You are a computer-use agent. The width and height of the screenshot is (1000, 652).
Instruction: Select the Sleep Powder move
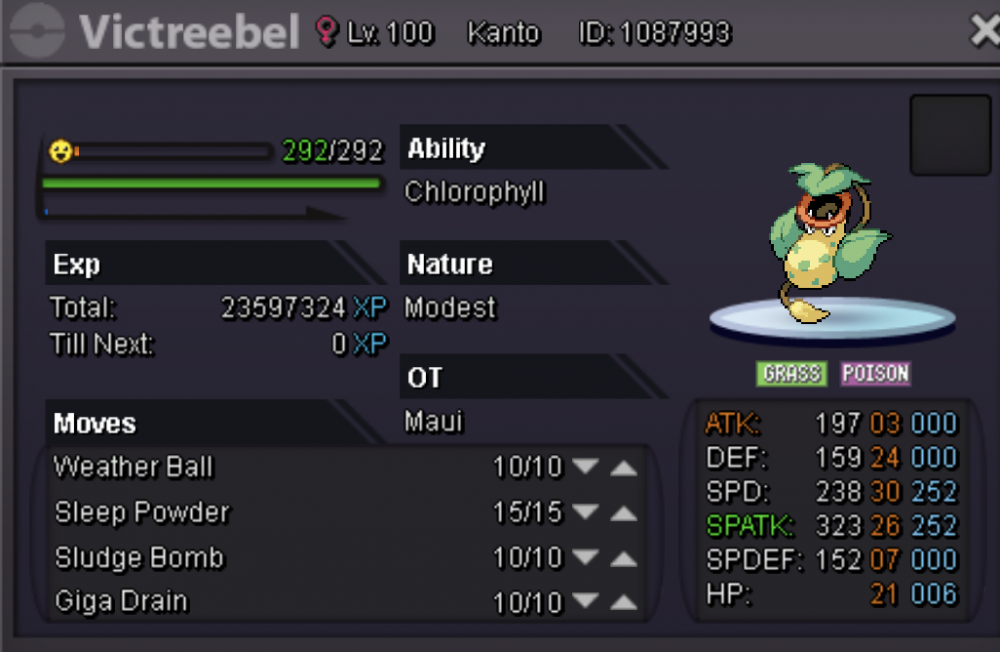coord(142,513)
